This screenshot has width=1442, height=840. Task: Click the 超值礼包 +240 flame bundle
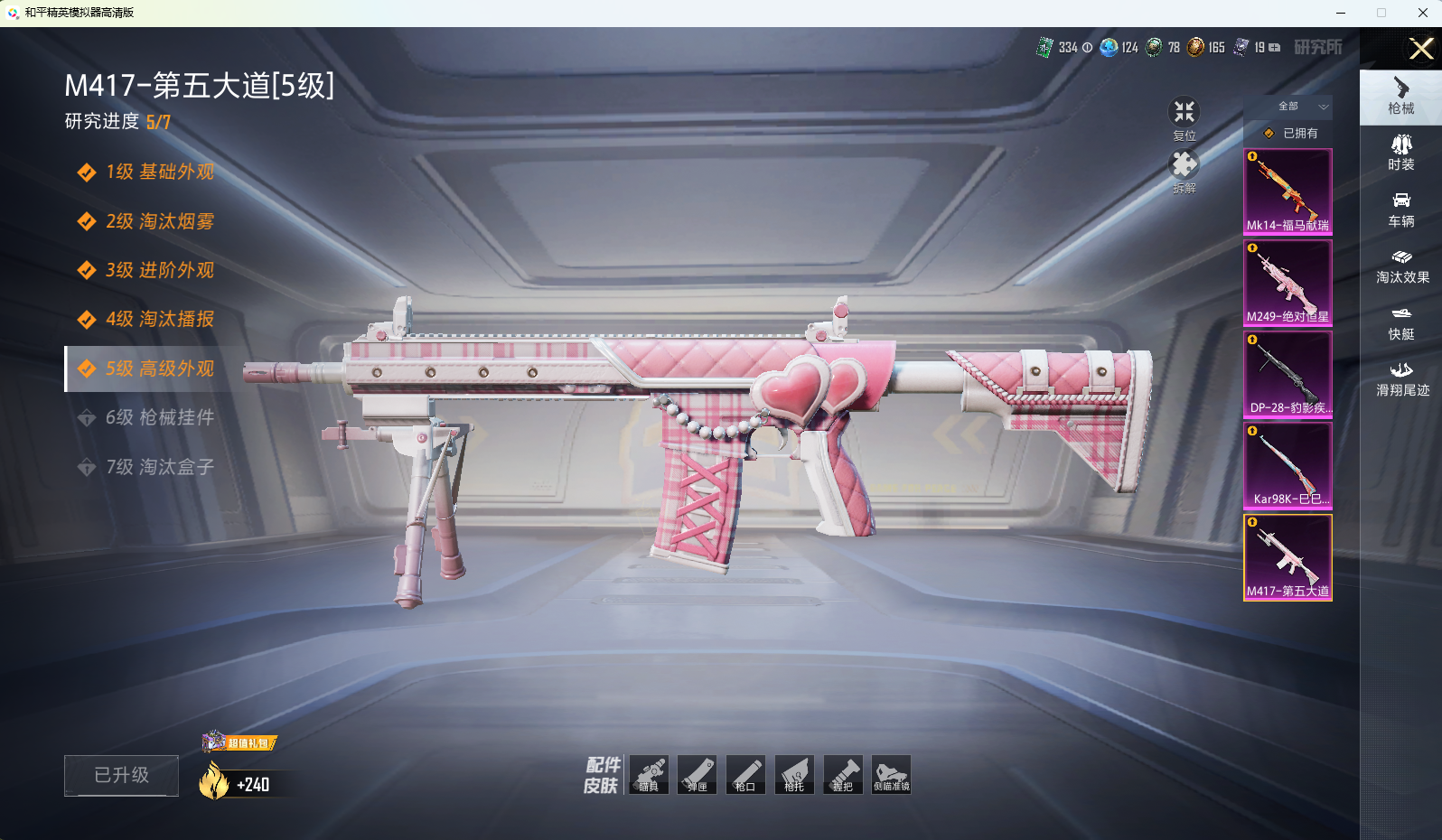(x=237, y=775)
